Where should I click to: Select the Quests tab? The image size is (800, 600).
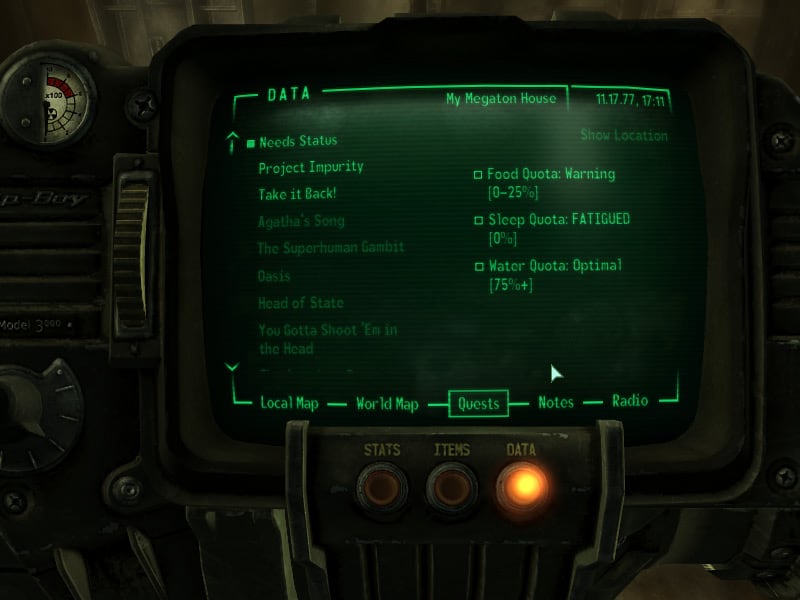click(478, 403)
